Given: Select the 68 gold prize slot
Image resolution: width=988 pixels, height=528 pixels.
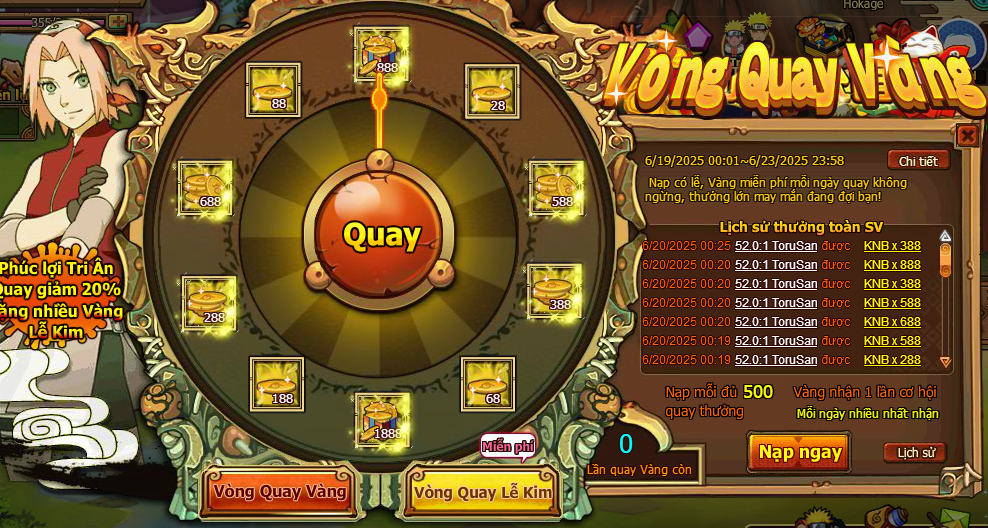Looking at the screenshot, I should pos(487,384).
